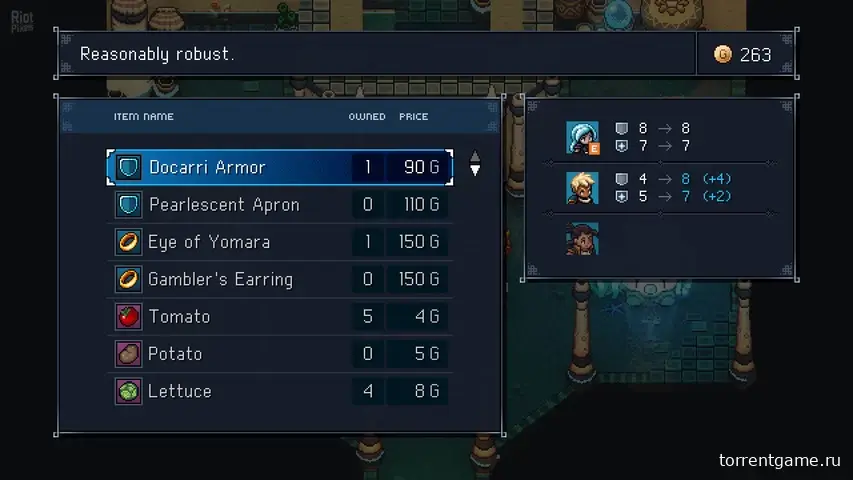Pick the Eye of Yomara item
The width and height of the screenshot is (853, 480).
(279, 242)
